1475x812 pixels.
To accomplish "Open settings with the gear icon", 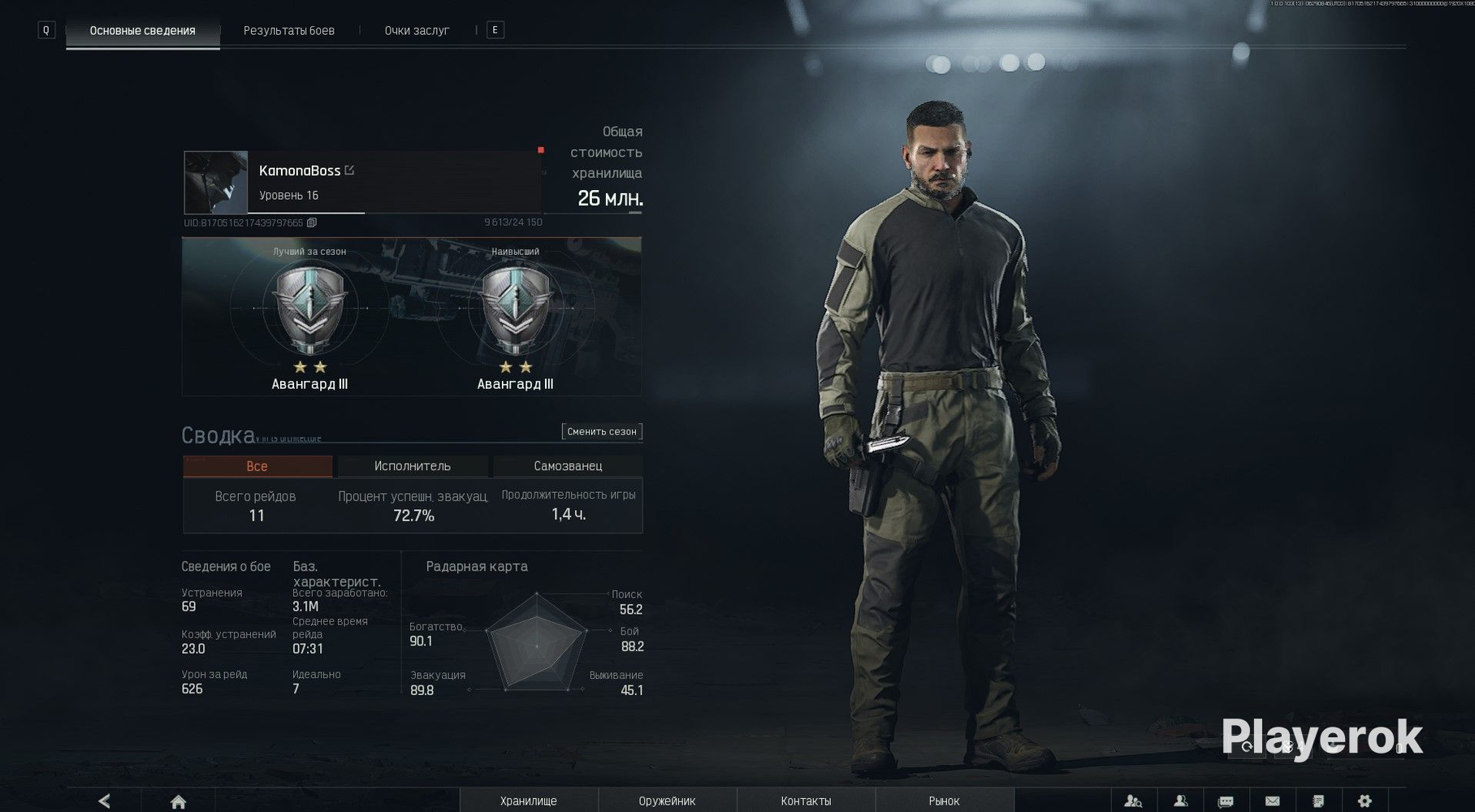I will [x=1365, y=801].
